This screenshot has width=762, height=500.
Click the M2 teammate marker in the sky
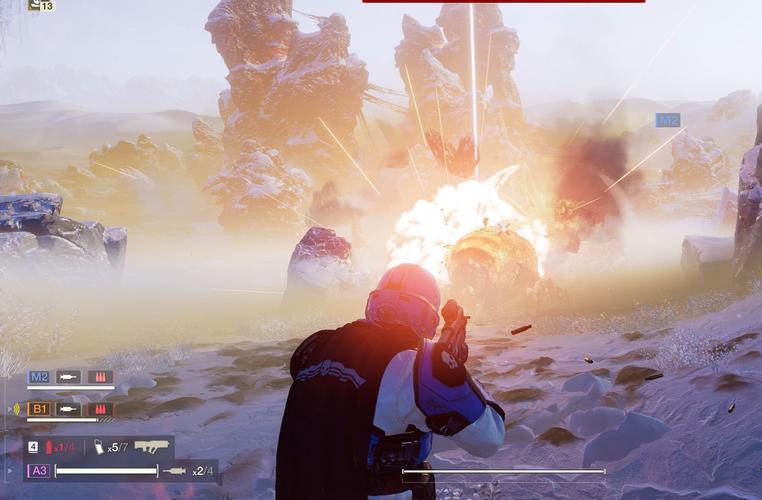(x=667, y=120)
